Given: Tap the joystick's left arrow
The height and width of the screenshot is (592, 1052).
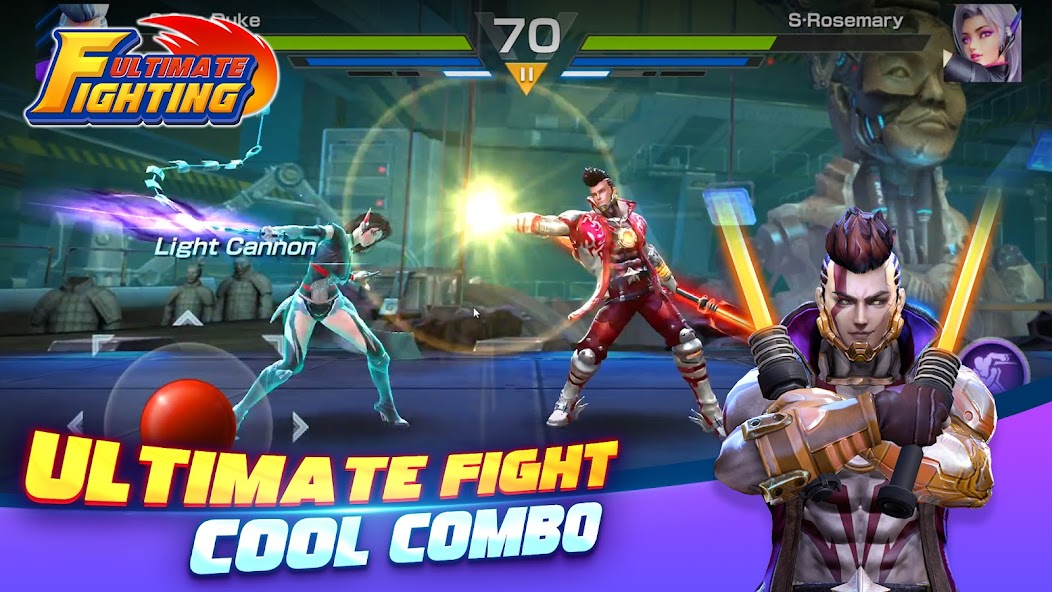Looking at the screenshot, I should [75, 423].
